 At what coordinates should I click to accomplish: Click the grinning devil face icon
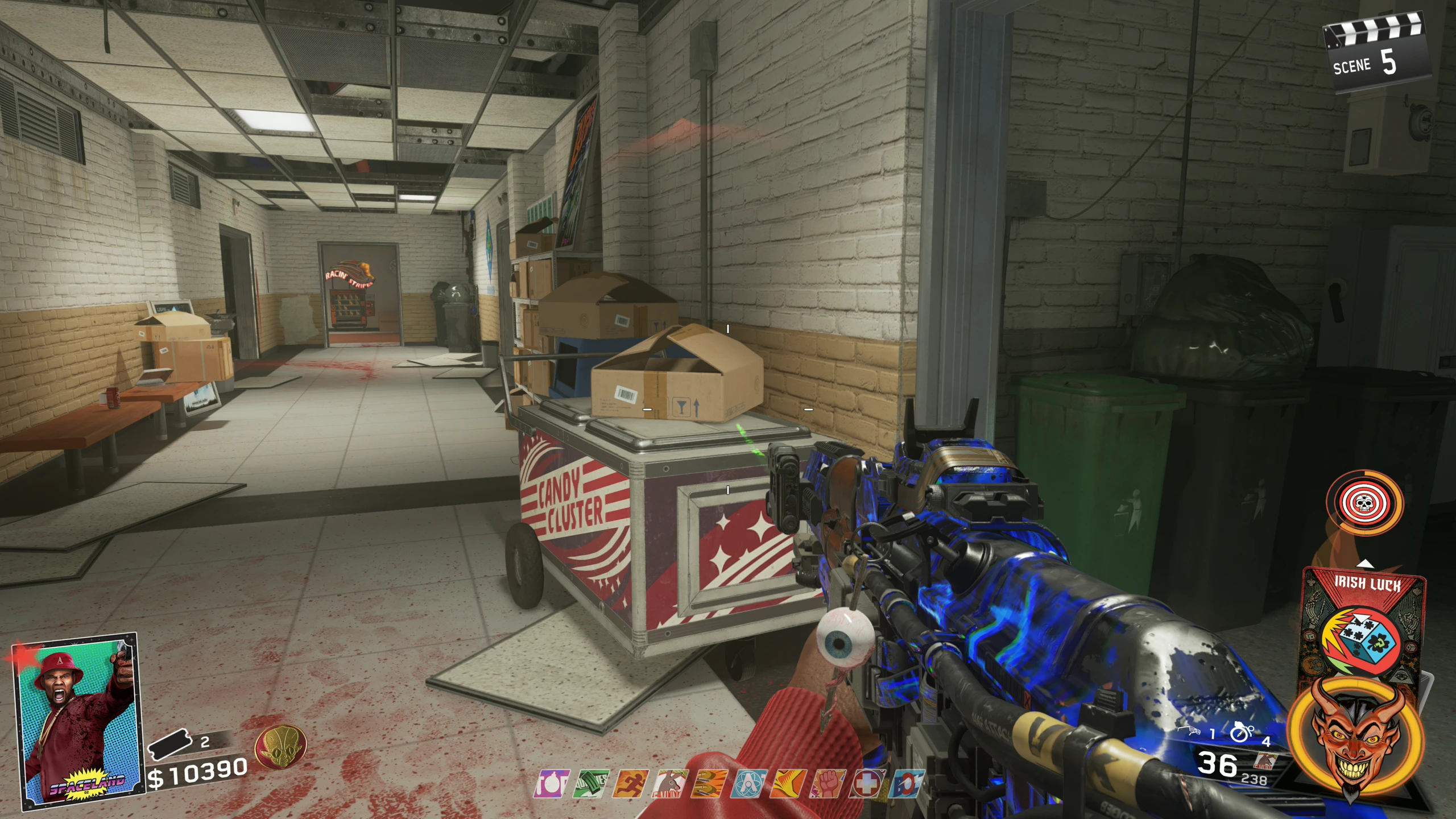[1357, 740]
